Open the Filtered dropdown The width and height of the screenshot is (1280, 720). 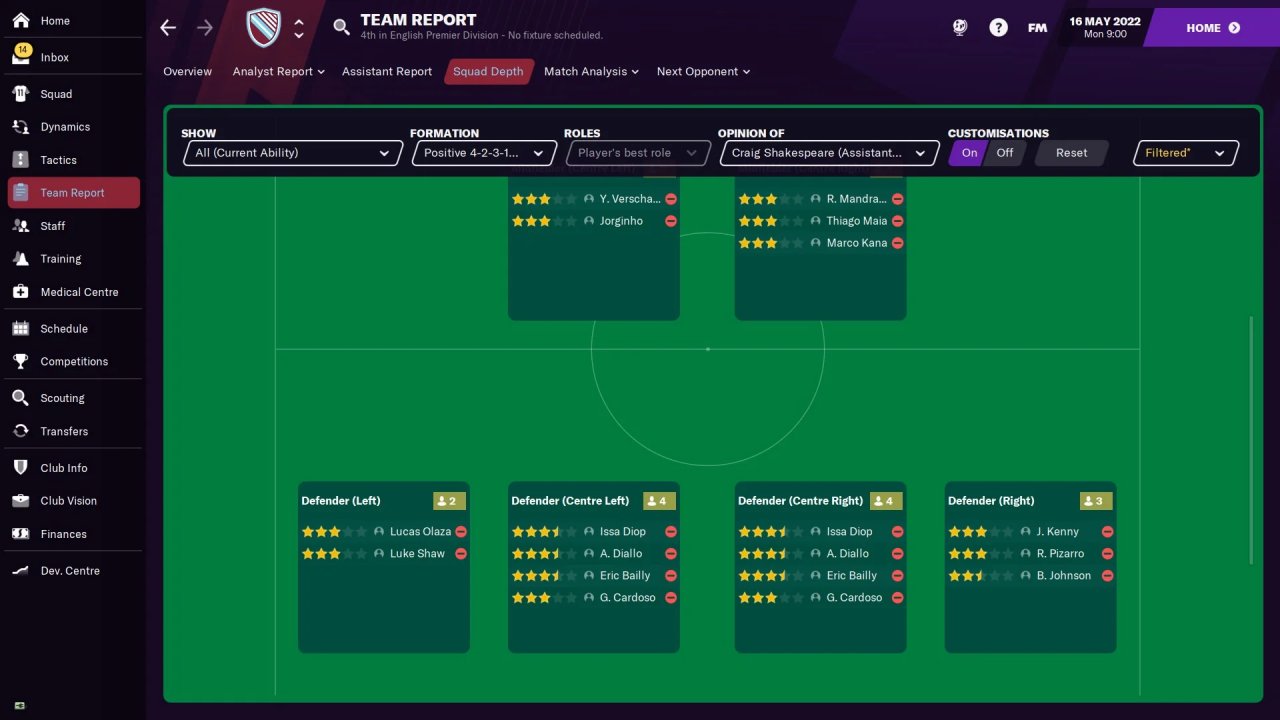pos(1185,153)
